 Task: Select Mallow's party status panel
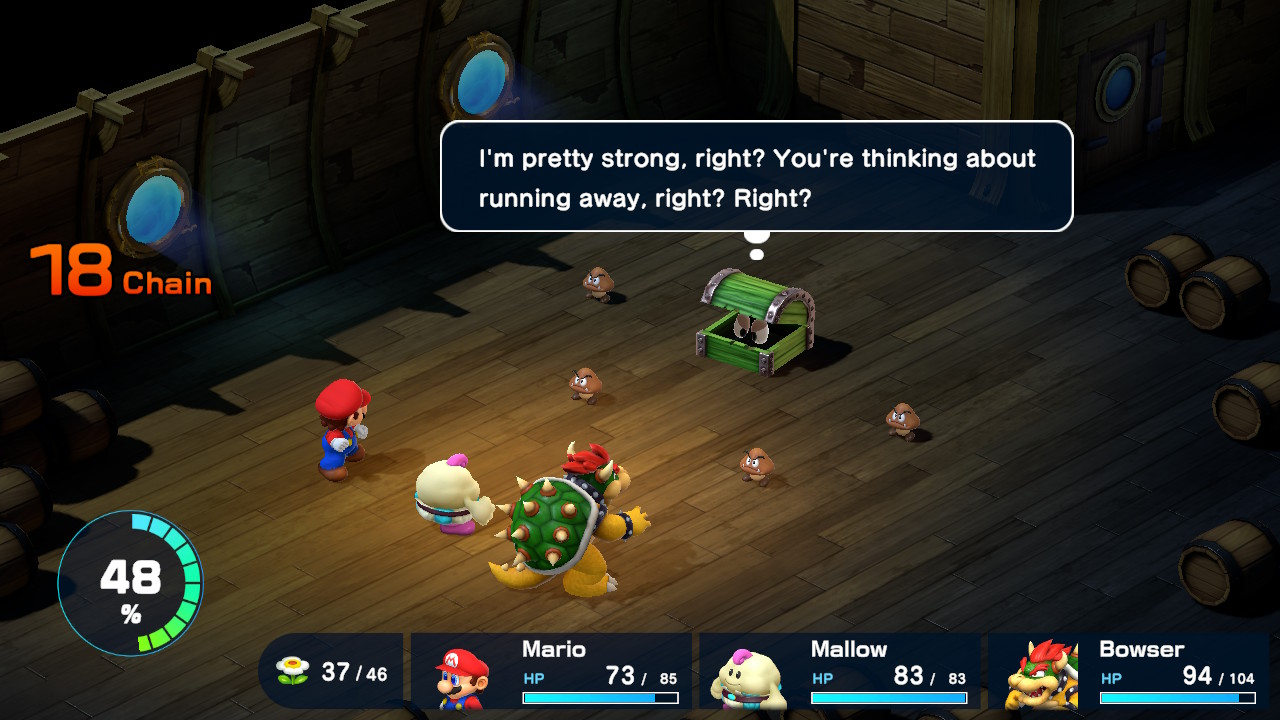pyautogui.click(x=839, y=671)
